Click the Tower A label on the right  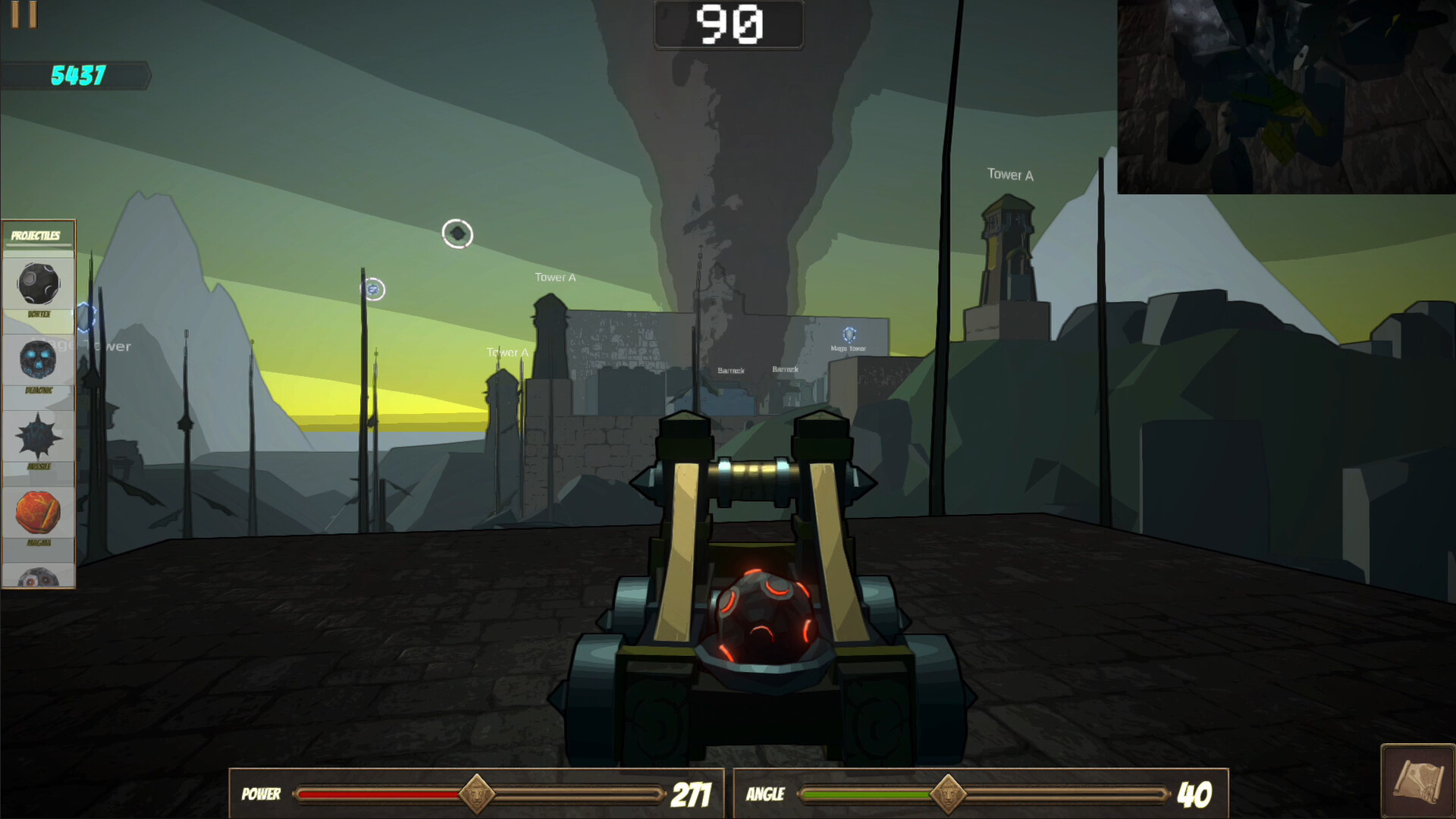click(1010, 175)
